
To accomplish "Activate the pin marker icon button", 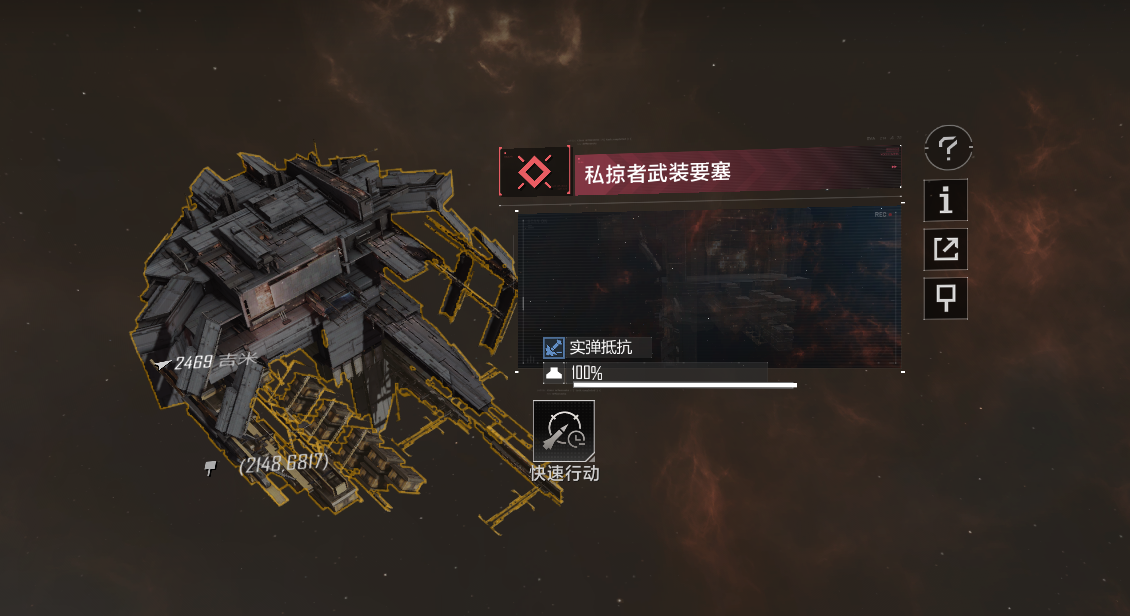I will pyautogui.click(x=946, y=298).
